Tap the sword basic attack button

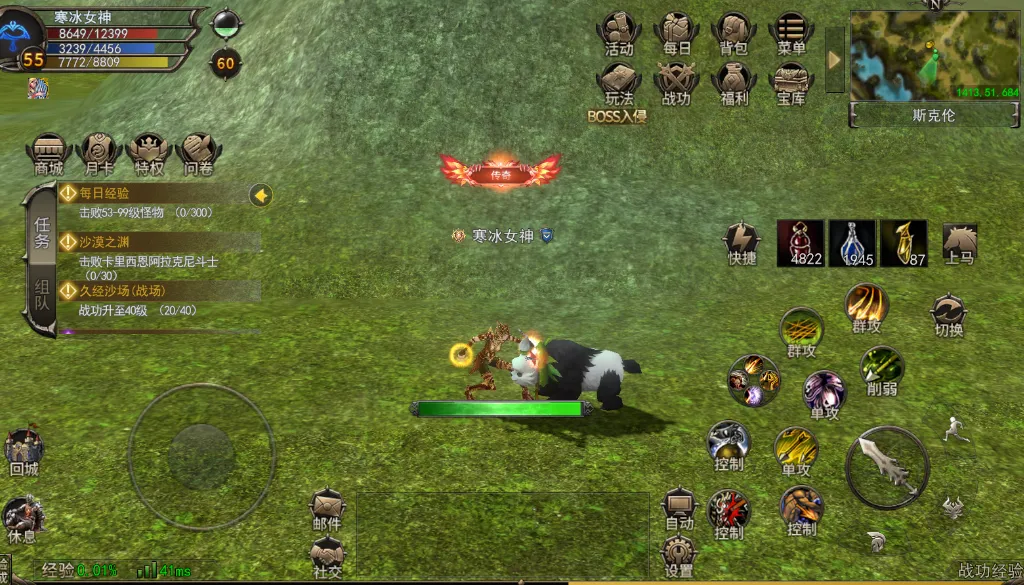888,468
